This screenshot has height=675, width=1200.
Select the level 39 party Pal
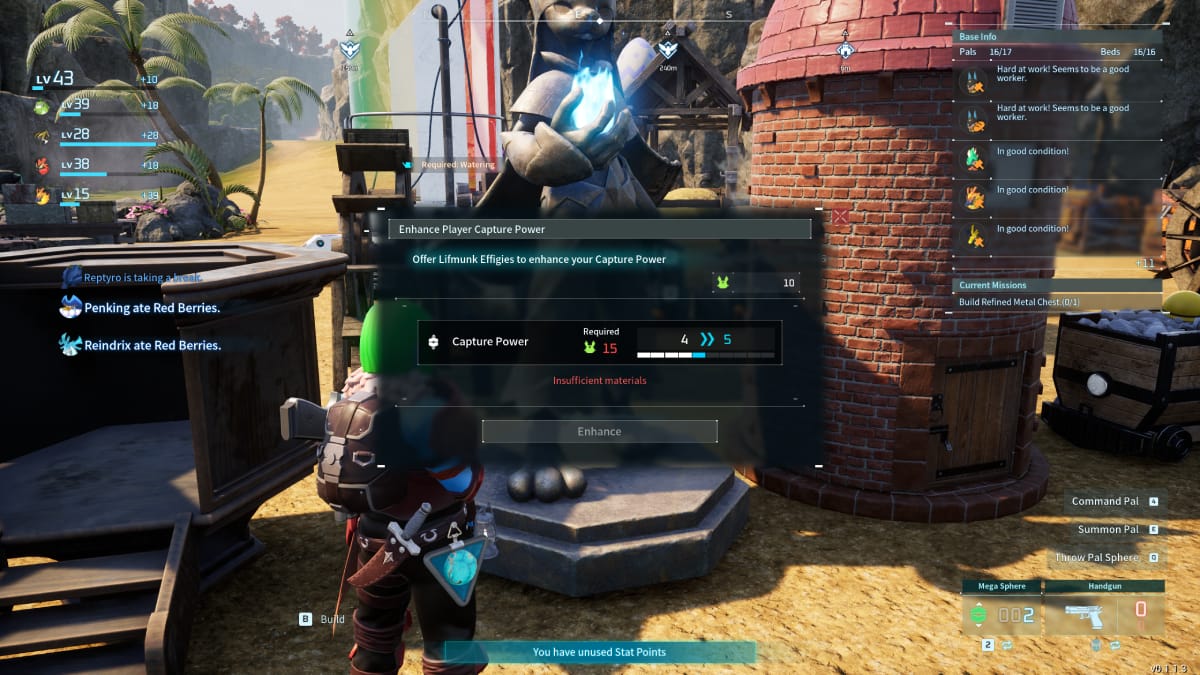[x=95, y=106]
